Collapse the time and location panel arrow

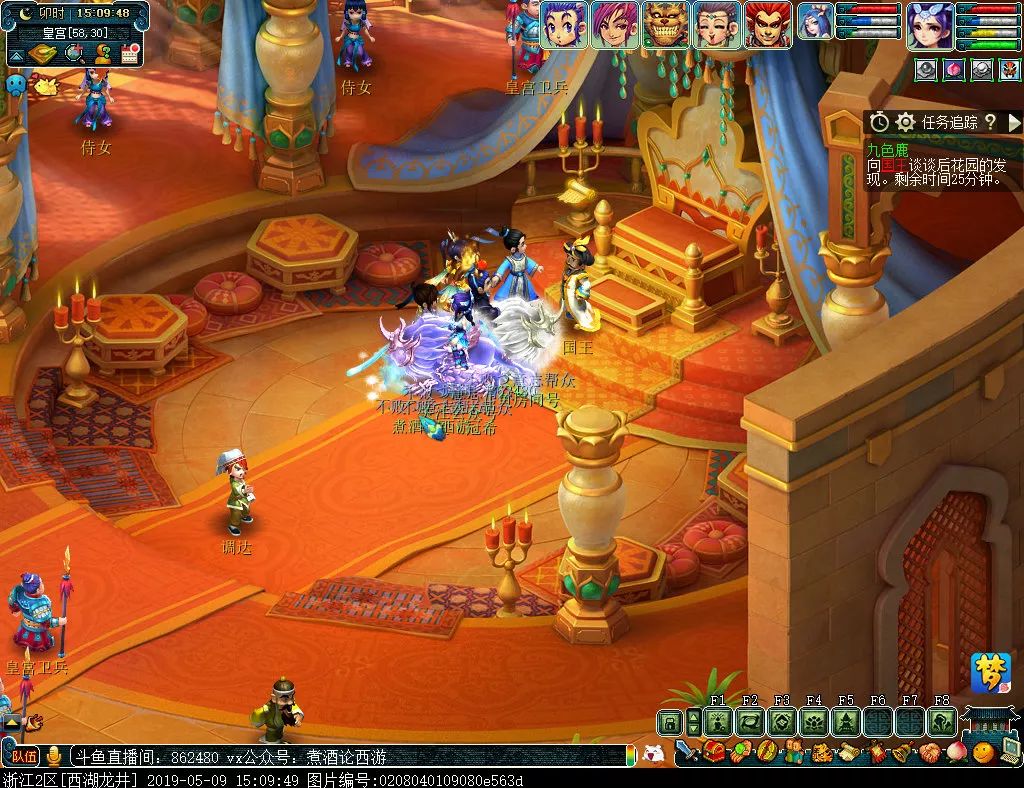16,54
